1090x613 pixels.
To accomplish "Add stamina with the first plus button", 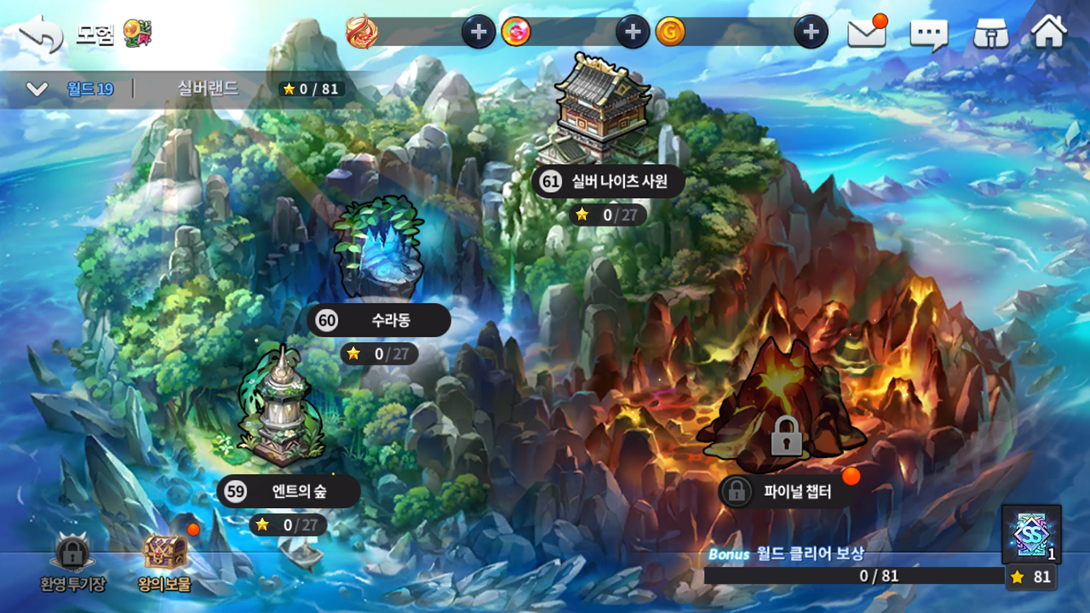I will (478, 33).
